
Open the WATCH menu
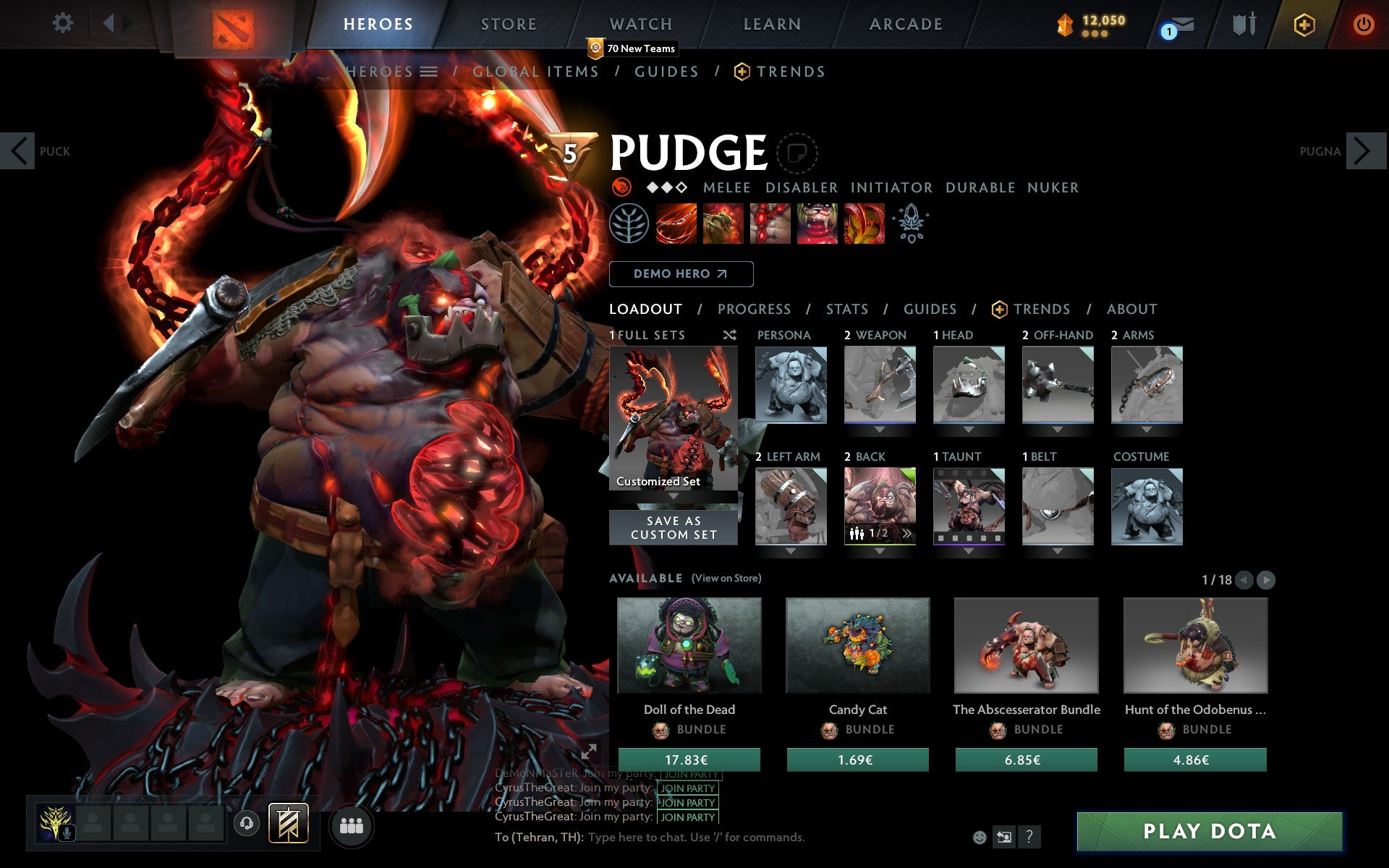[x=640, y=24]
